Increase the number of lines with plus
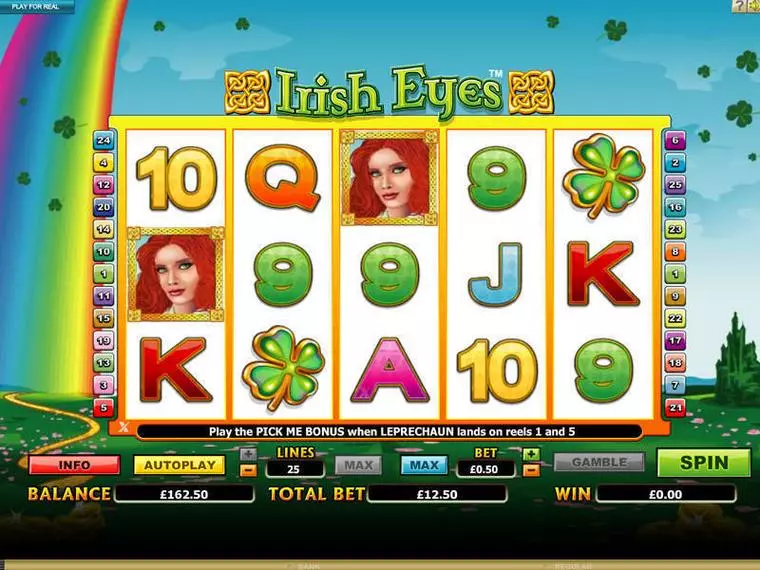760x570 pixels. coord(249,454)
